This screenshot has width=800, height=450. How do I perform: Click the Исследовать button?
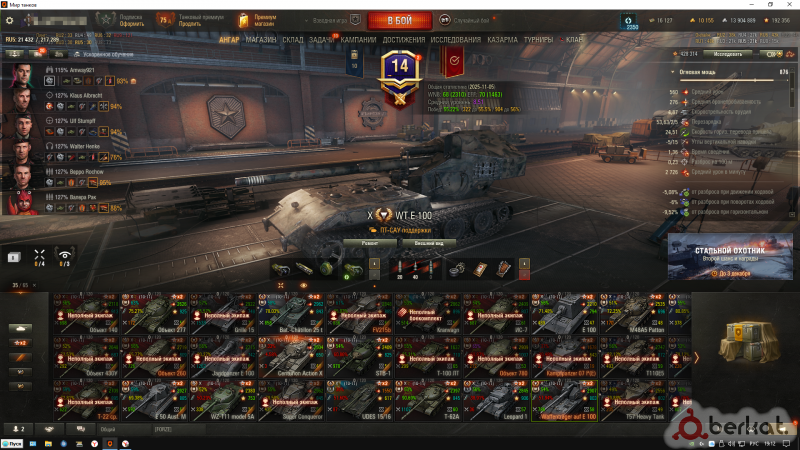(728, 53)
